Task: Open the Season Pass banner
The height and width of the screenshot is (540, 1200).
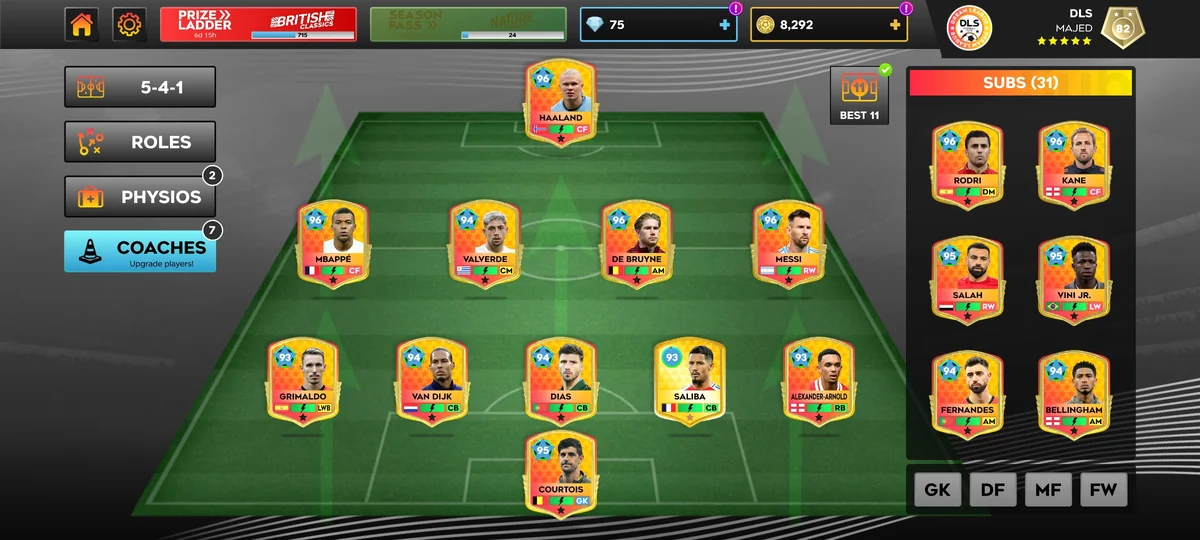Action: (x=468, y=25)
